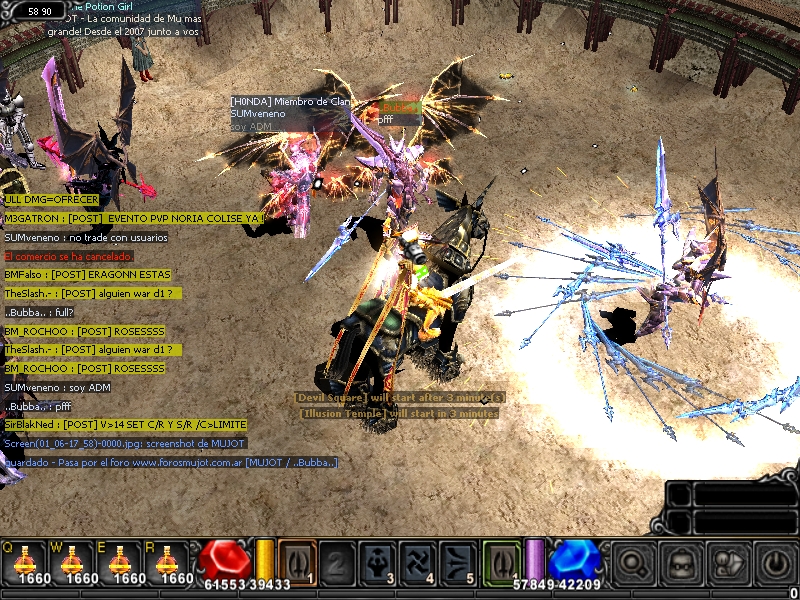Click the M3GATRON event post chat line
800x600 pixels.
tap(134, 218)
